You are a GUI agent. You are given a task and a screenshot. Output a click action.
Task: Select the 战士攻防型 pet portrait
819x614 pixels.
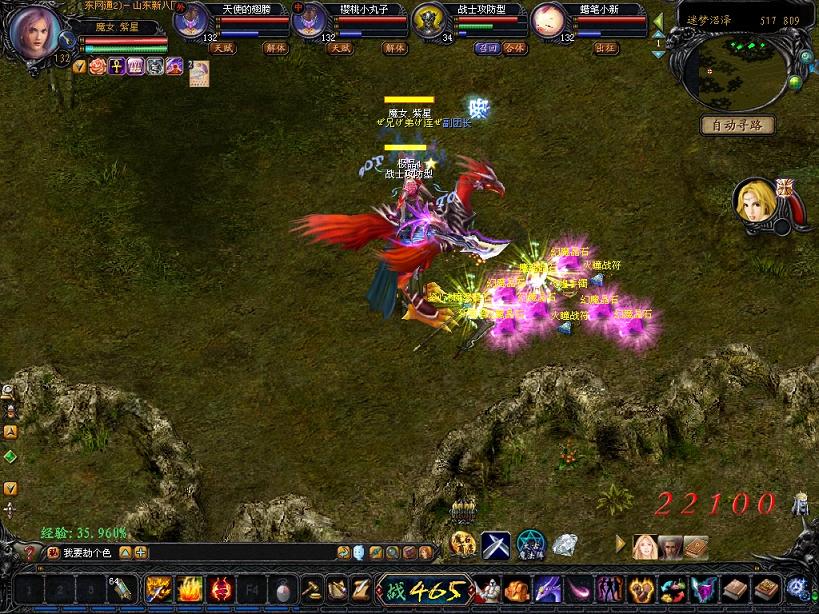coord(429,21)
